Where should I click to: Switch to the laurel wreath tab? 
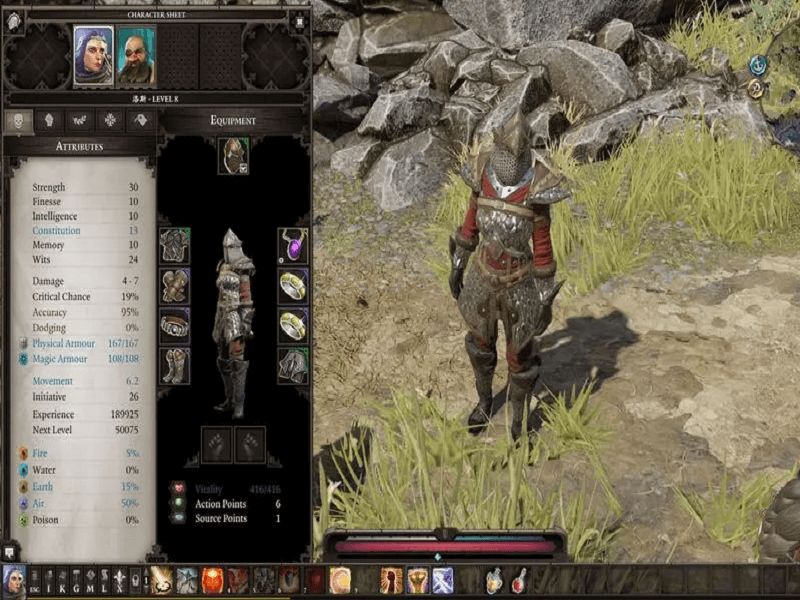pos(79,120)
